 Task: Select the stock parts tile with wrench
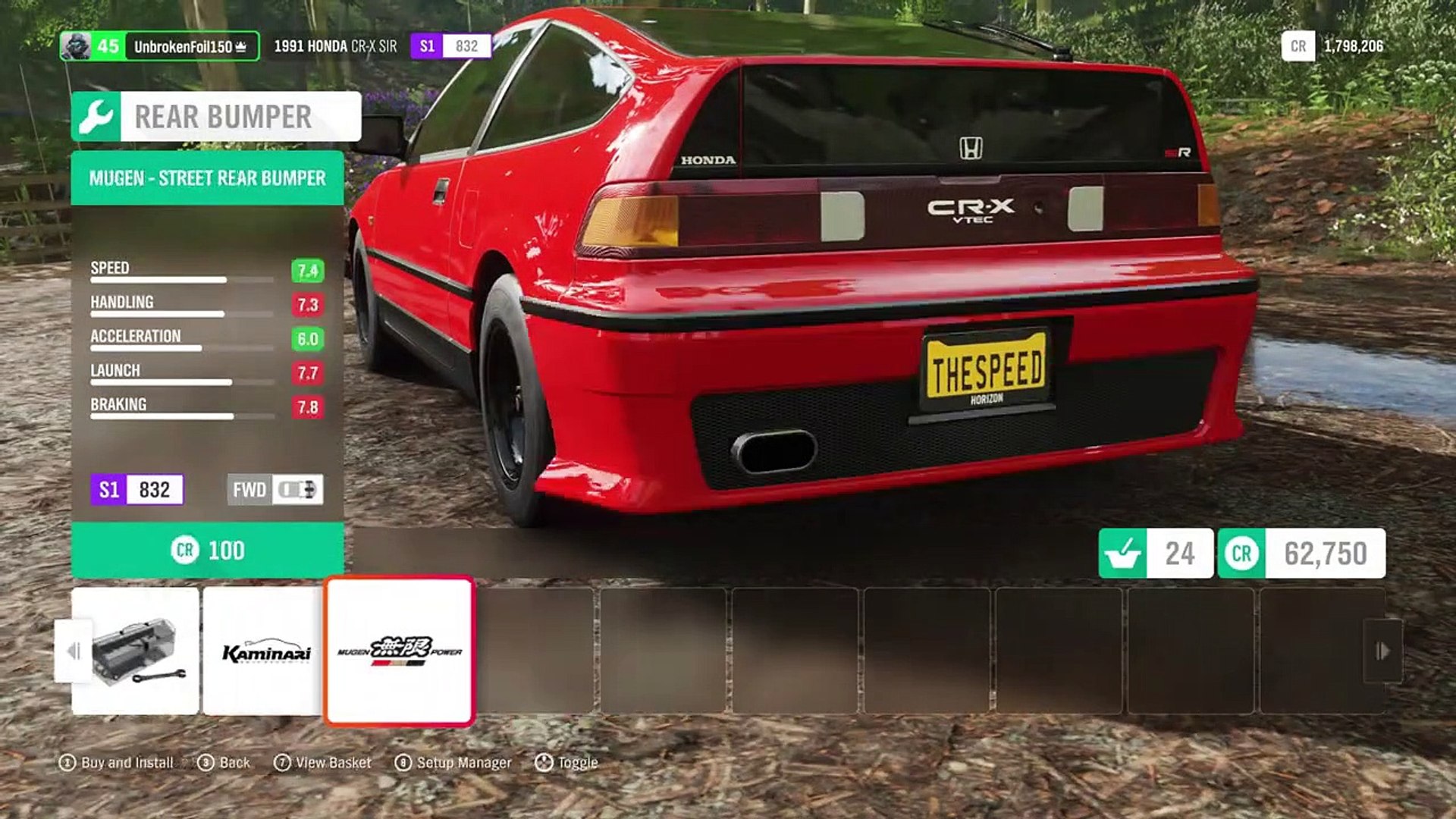tap(136, 651)
